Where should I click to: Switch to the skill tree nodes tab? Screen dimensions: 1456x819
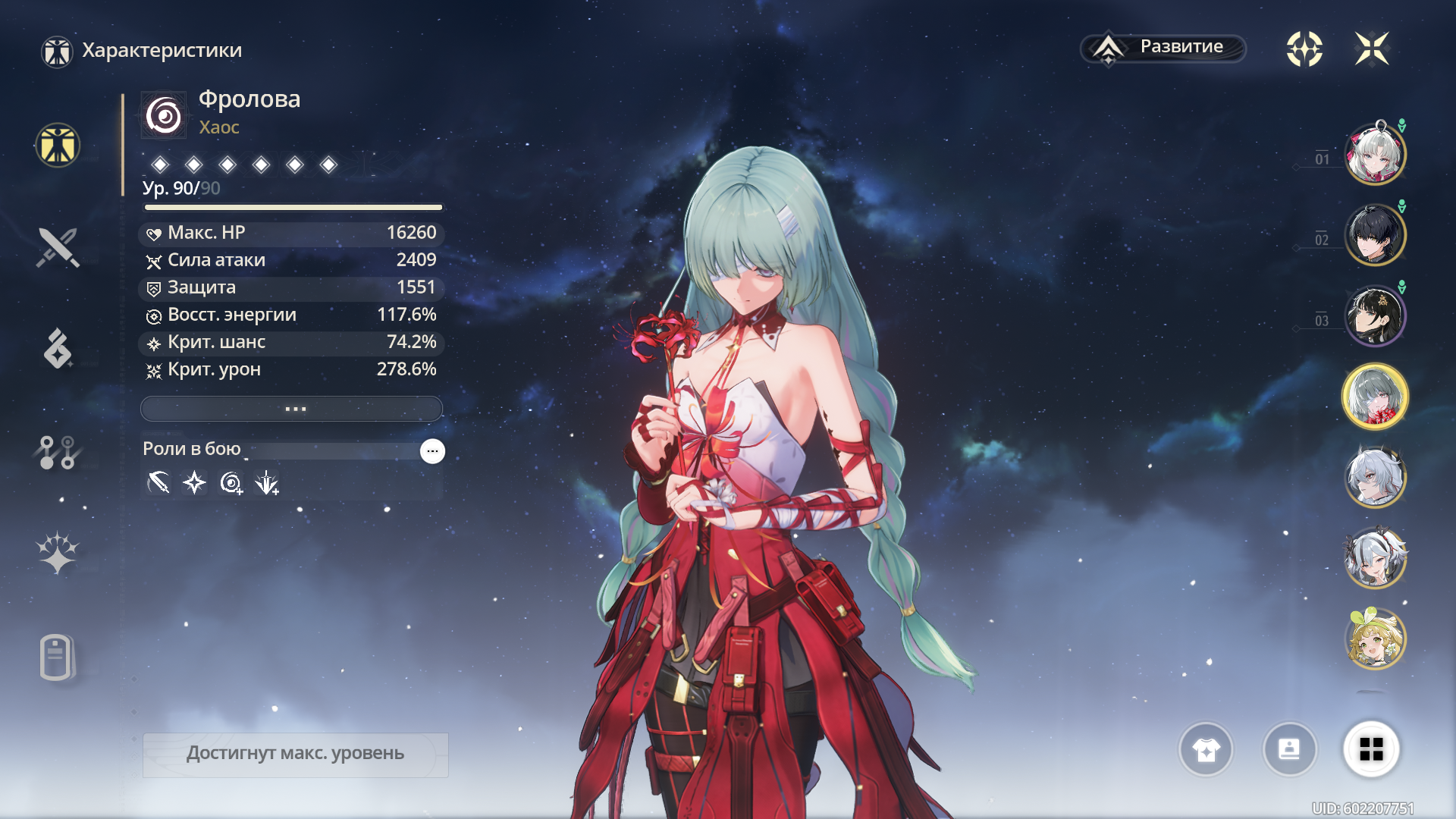pos(58,452)
